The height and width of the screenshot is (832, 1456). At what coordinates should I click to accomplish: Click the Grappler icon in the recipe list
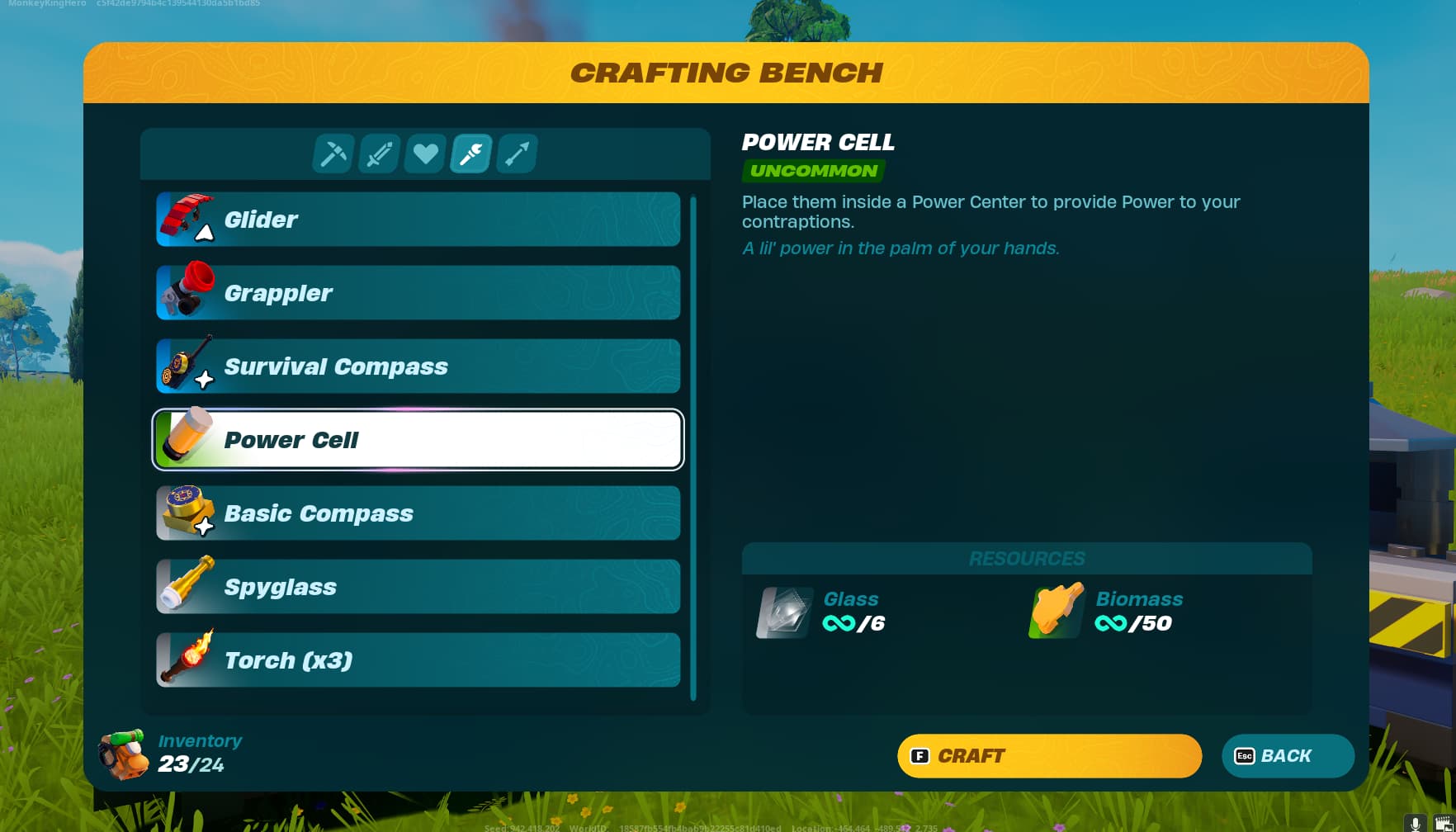tap(188, 292)
